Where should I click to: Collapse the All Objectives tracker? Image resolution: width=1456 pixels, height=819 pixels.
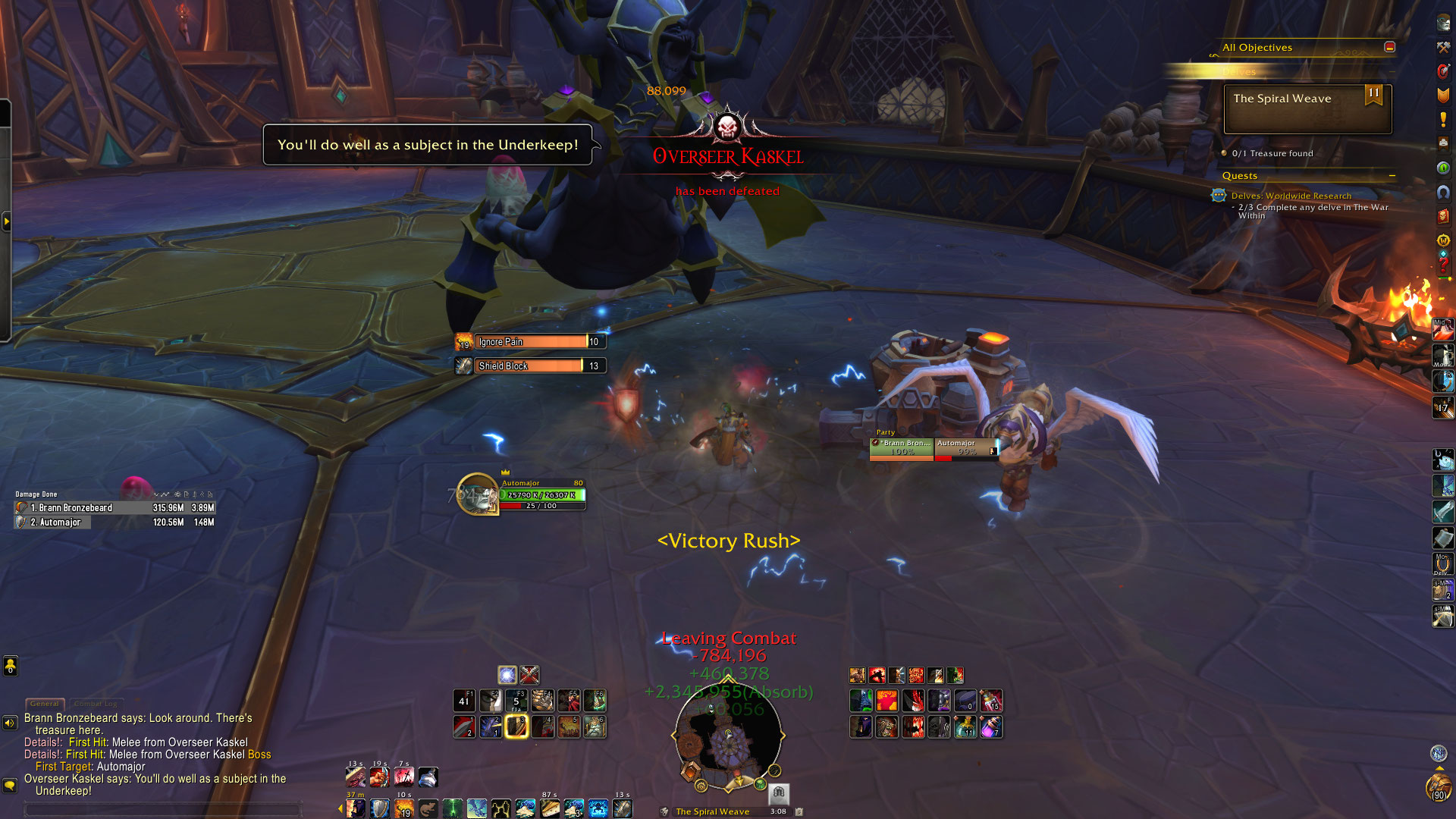click(x=1389, y=47)
